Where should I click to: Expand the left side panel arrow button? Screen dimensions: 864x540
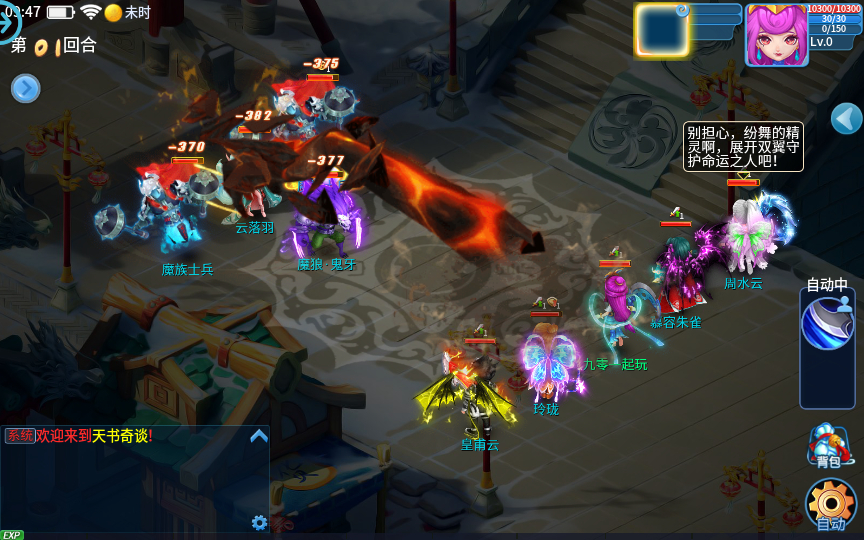point(25,88)
